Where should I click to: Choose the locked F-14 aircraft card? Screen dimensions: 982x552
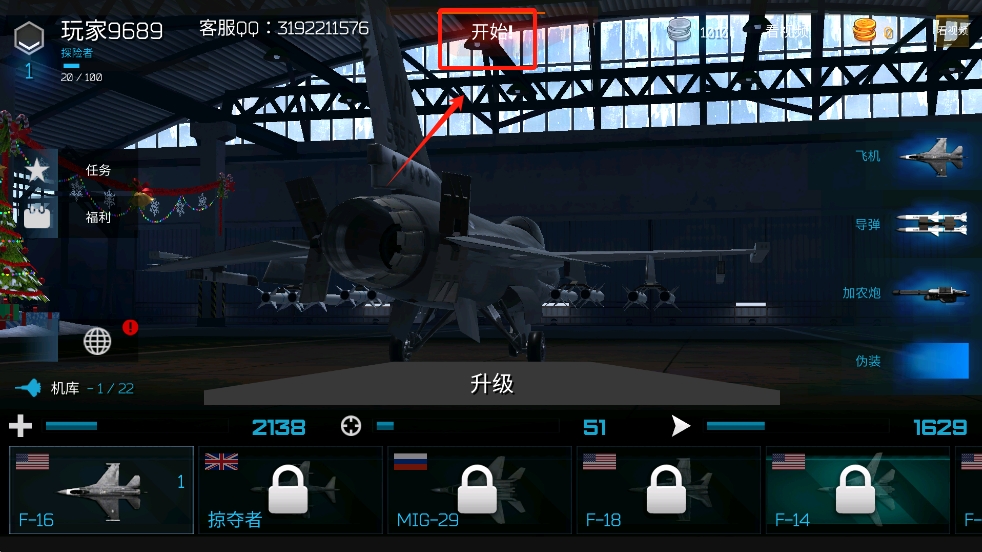tap(856, 490)
